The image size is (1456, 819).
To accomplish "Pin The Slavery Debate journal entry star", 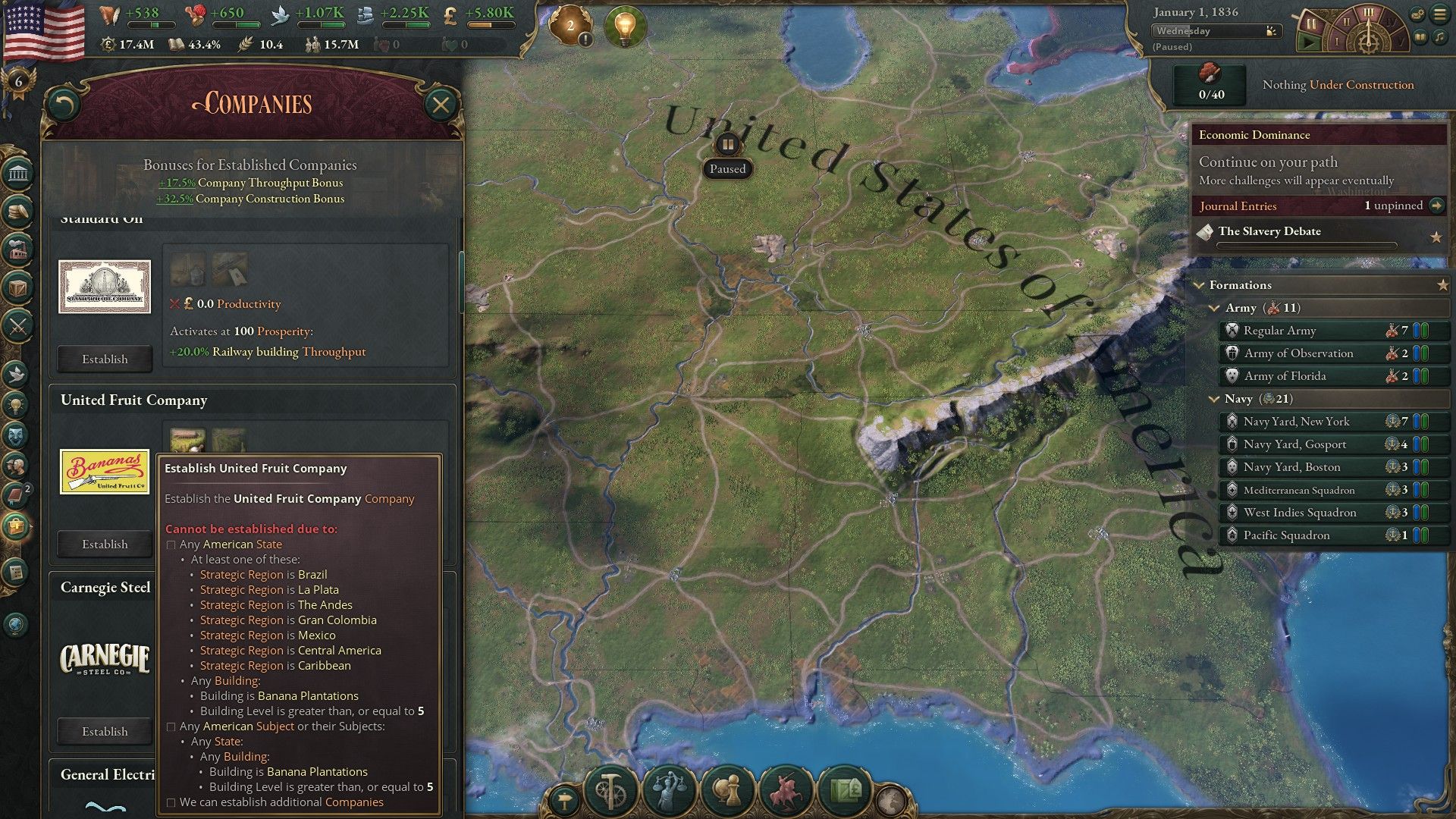I will pos(1437,237).
